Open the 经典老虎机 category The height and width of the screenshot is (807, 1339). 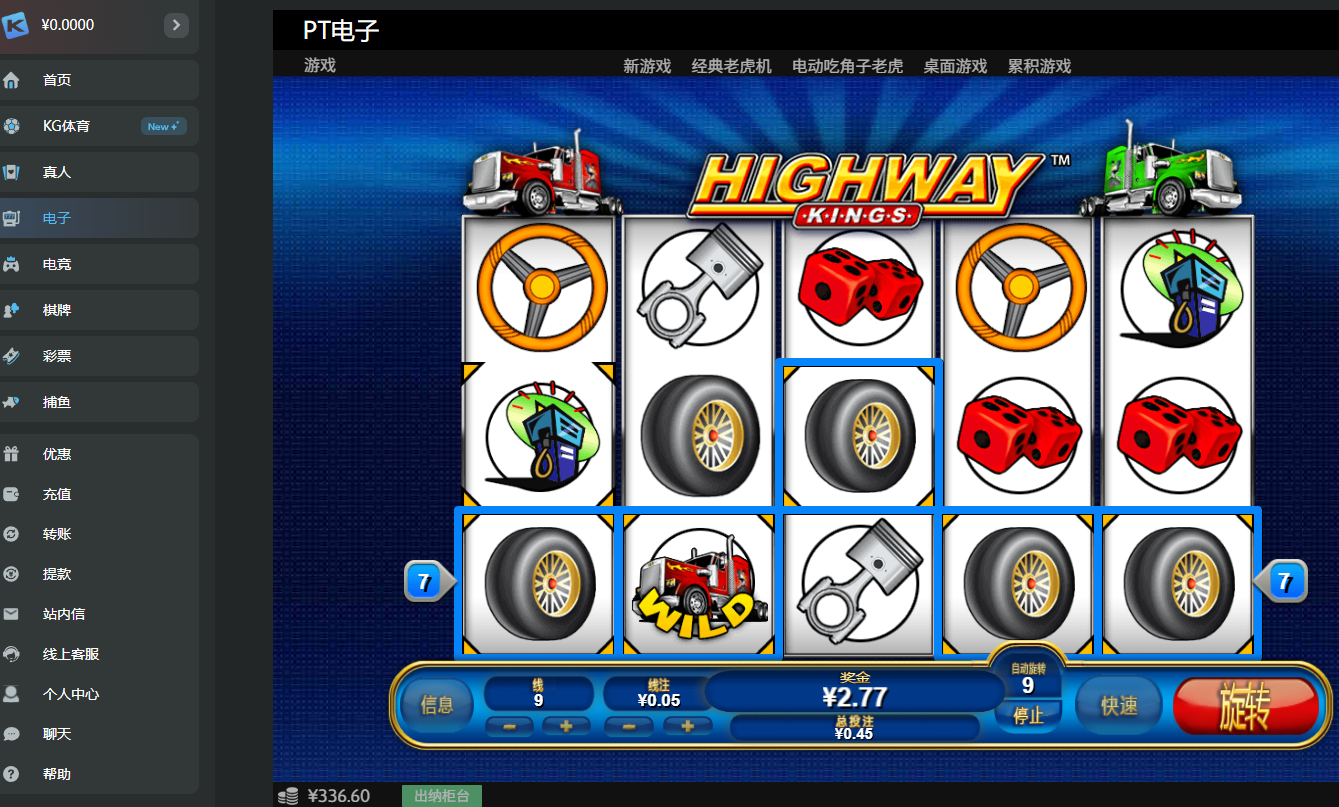coord(732,66)
